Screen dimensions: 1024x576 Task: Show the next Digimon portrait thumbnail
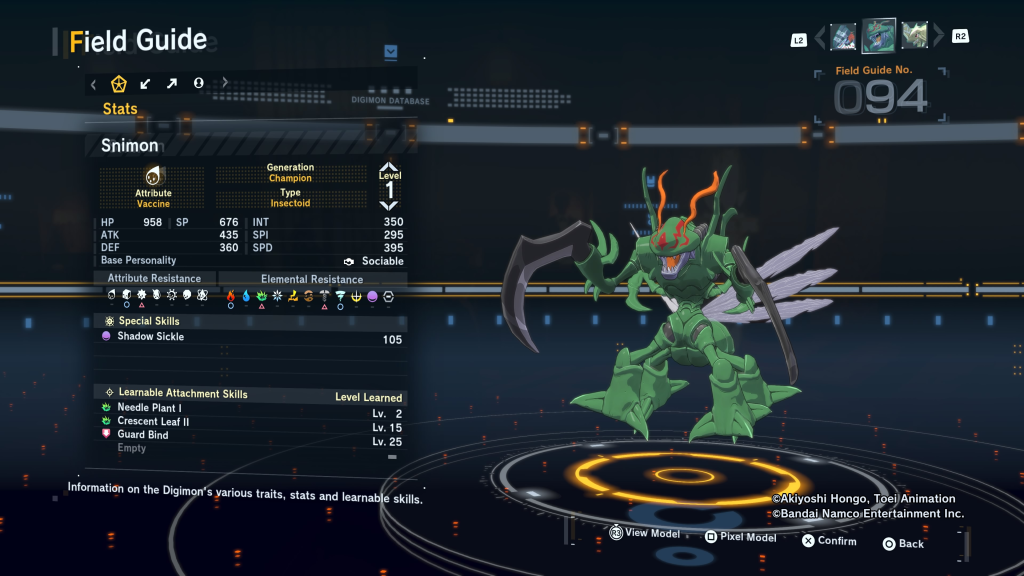(x=915, y=36)
